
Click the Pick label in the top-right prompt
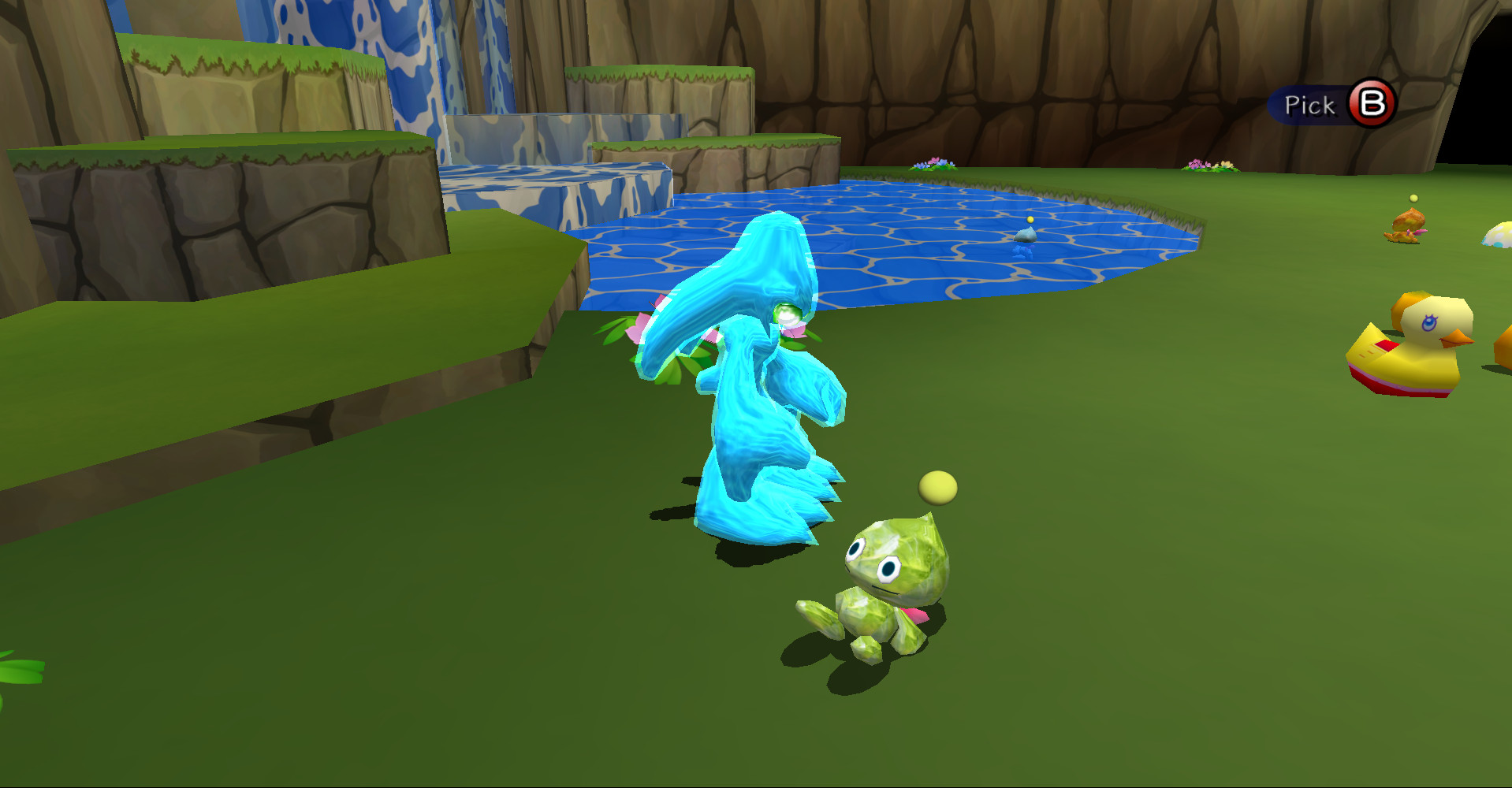tap(1310, 103)
